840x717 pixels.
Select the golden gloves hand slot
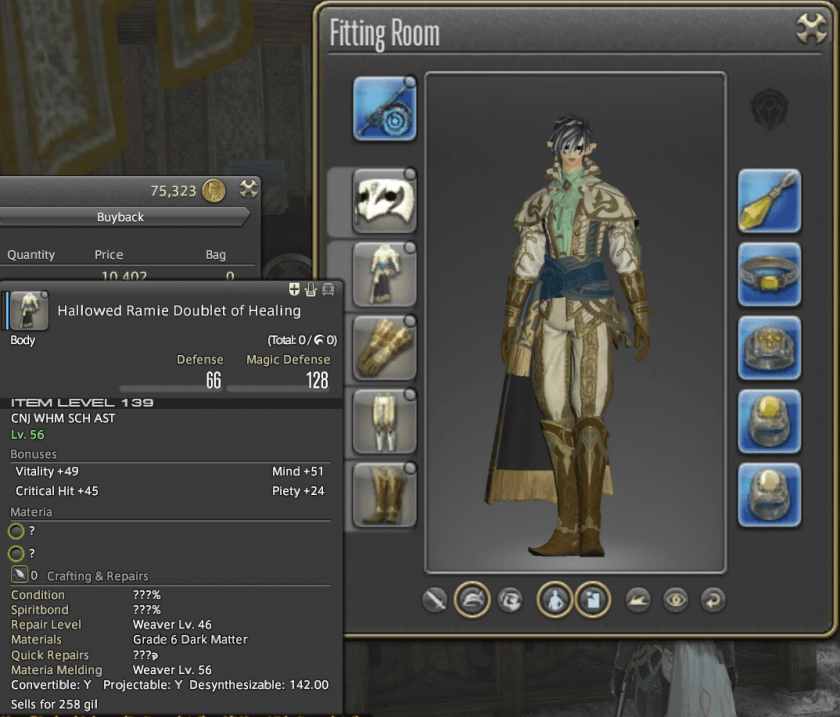coord(384,348)
